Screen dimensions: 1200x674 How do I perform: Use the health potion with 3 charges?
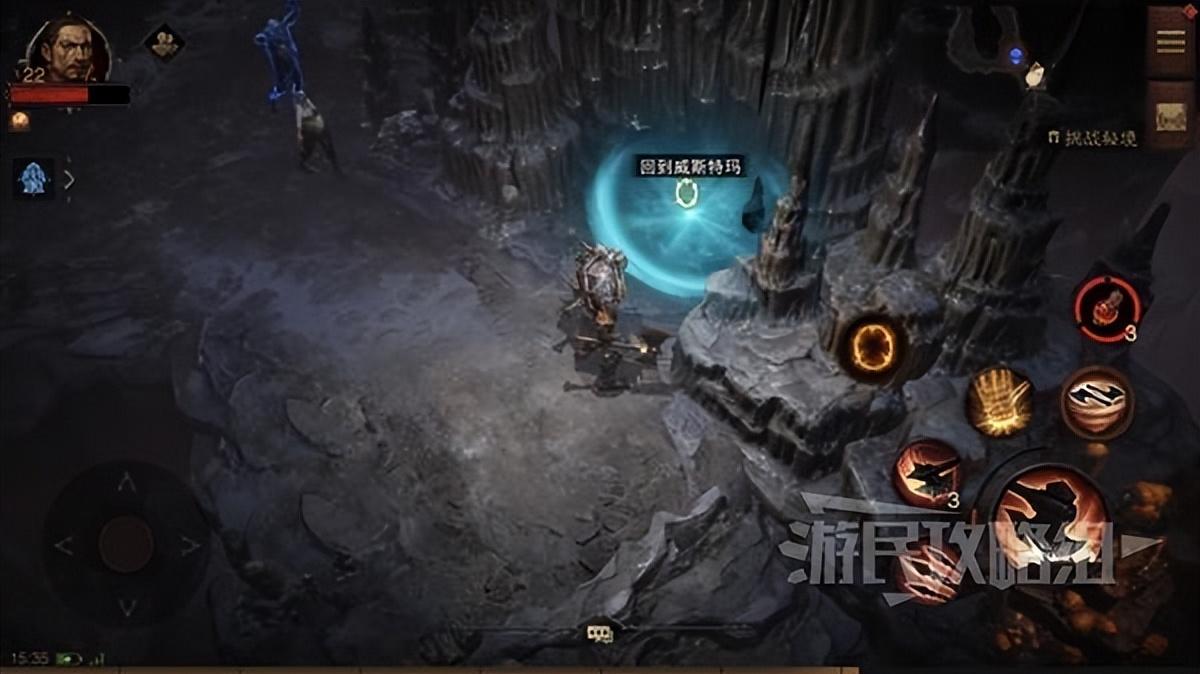tap(1106, 304)
